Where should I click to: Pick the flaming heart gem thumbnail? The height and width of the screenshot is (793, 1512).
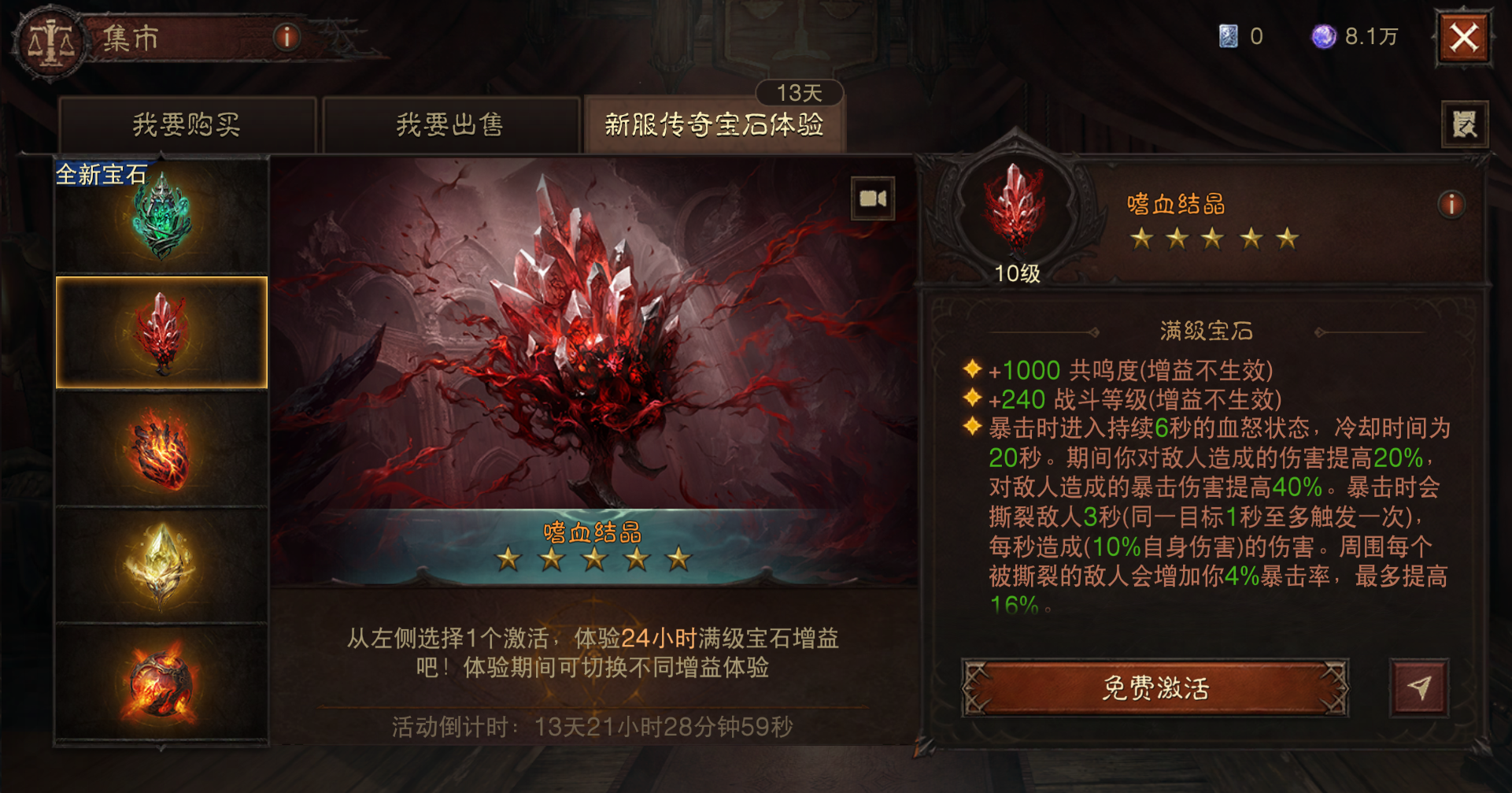click(161, 450)
